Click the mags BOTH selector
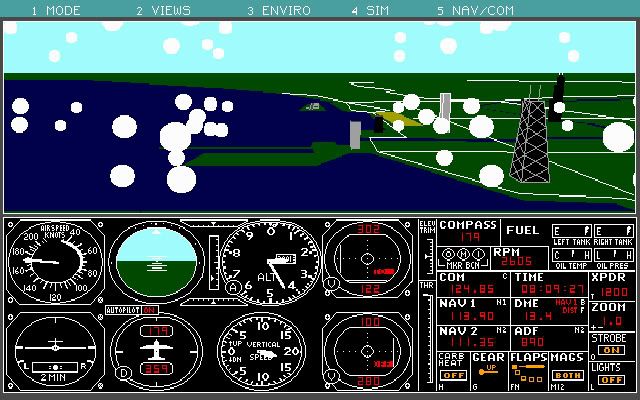Viewport: 640px width, 400px height. click(x=568, y=376)
